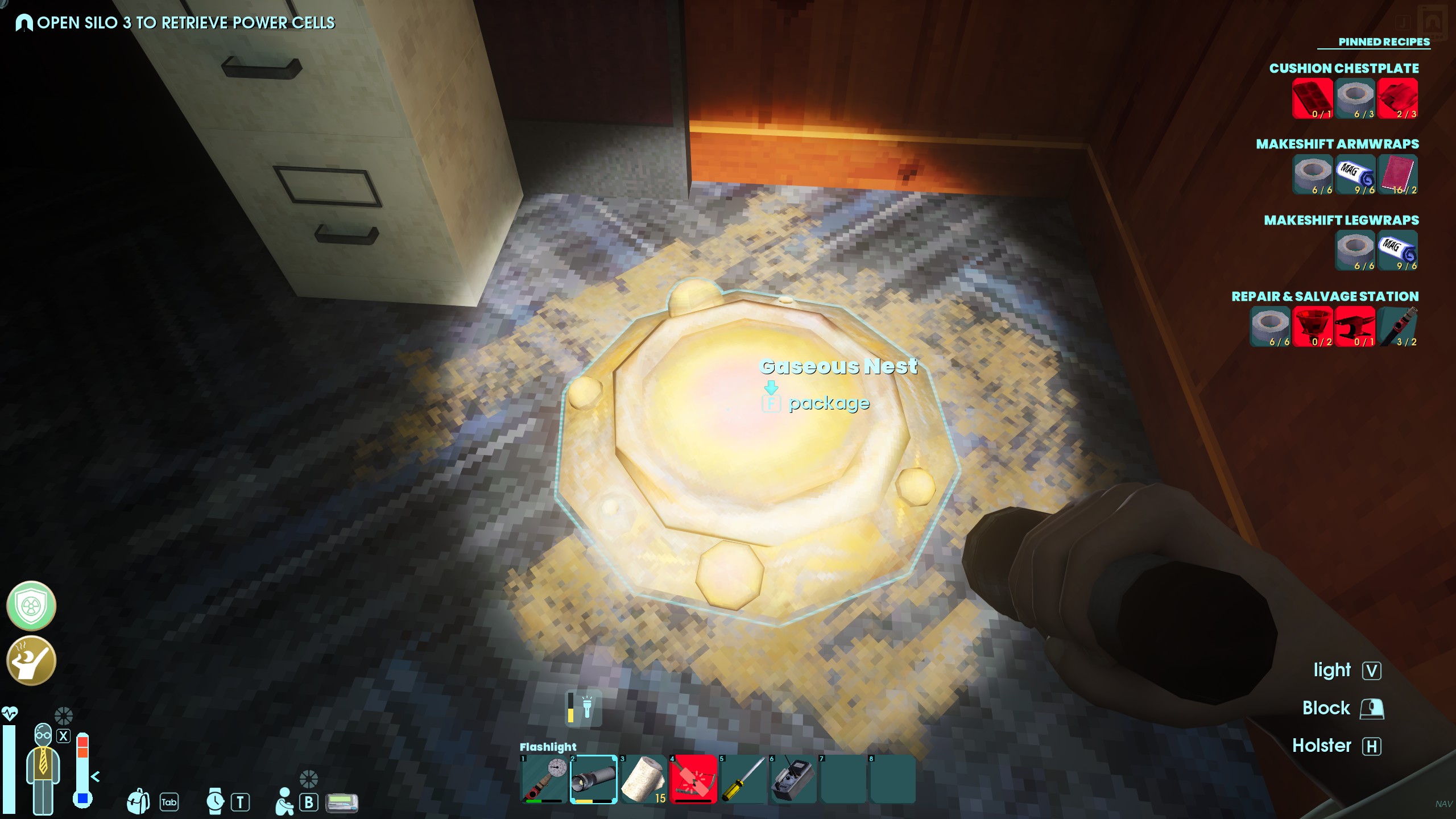This screenshot has width=1456, height=819.
Task: Inspect the gold sneezing person status badge
Action: click(x=31, y=660)
